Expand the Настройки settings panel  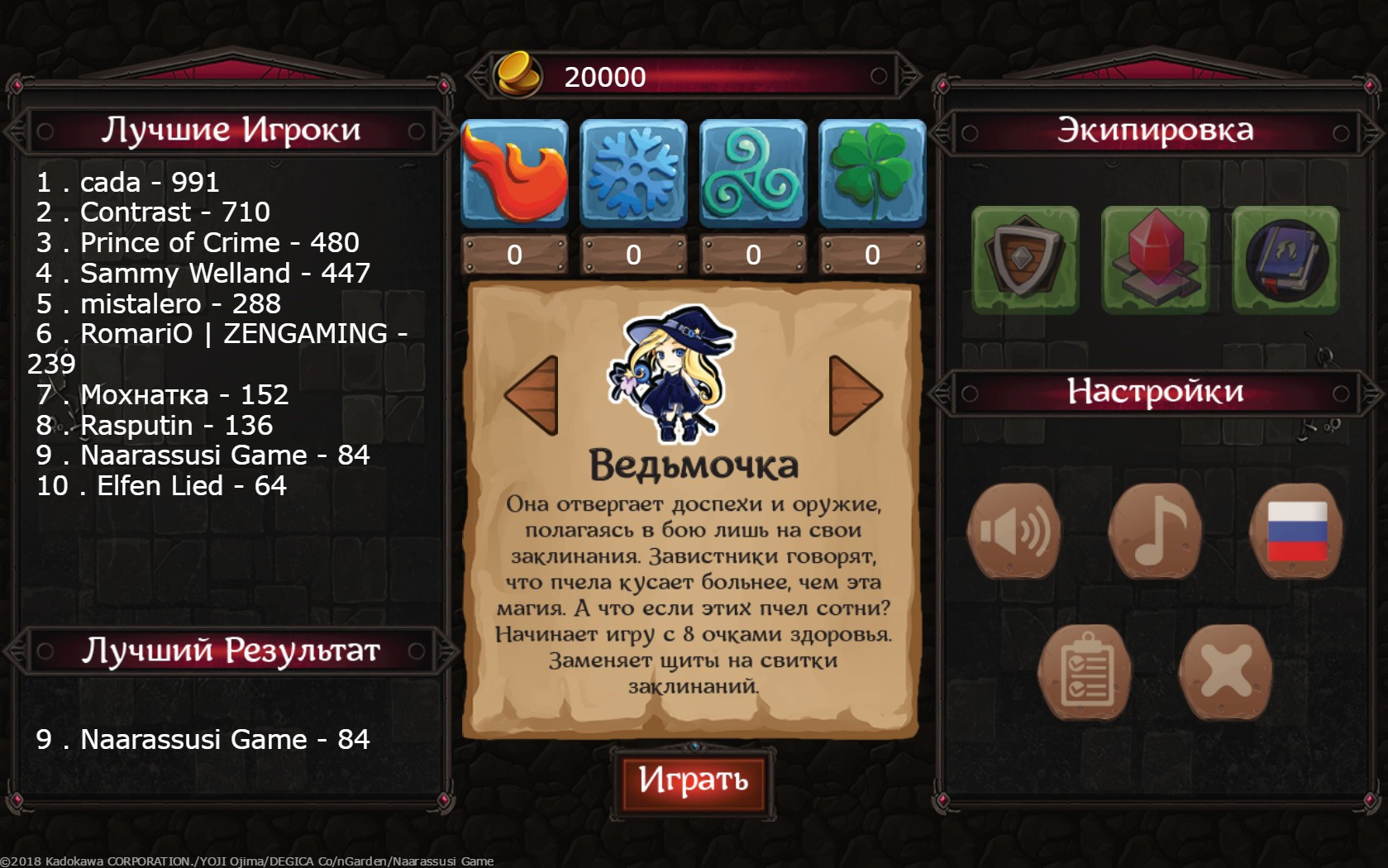pyautogui.click(x=1156, y=392)
